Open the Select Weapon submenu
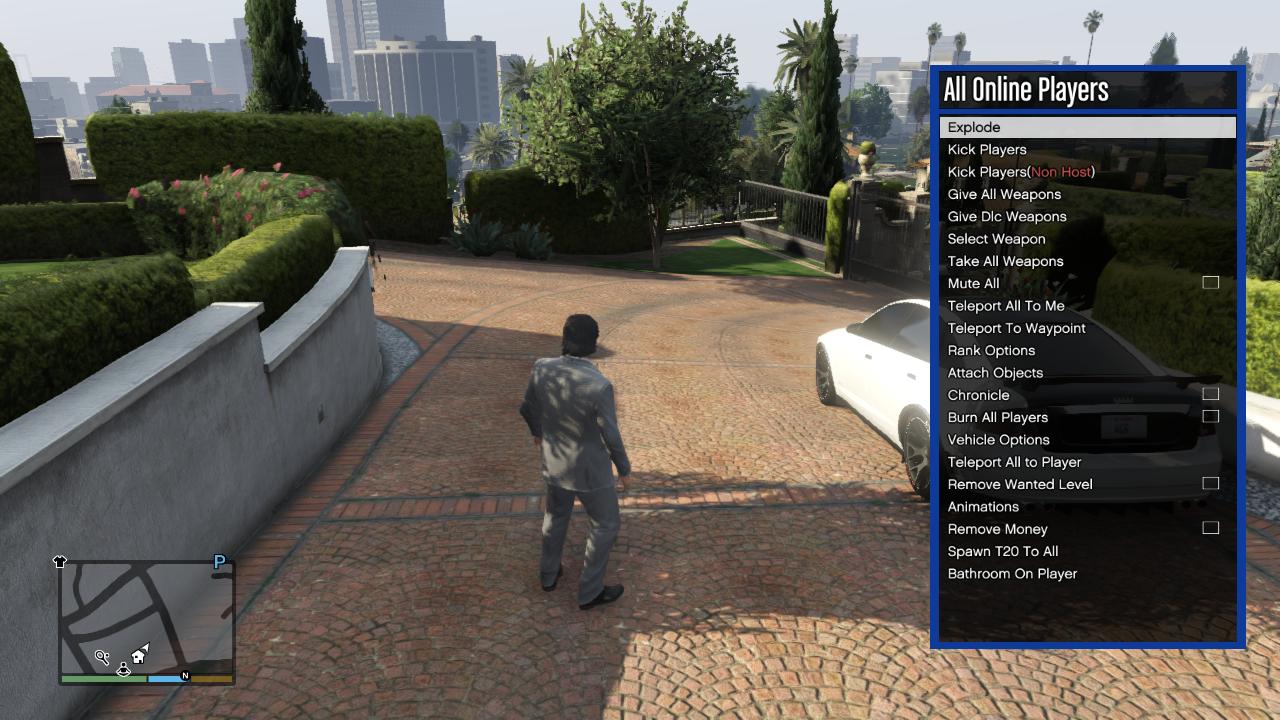 [x=996, y=239]
